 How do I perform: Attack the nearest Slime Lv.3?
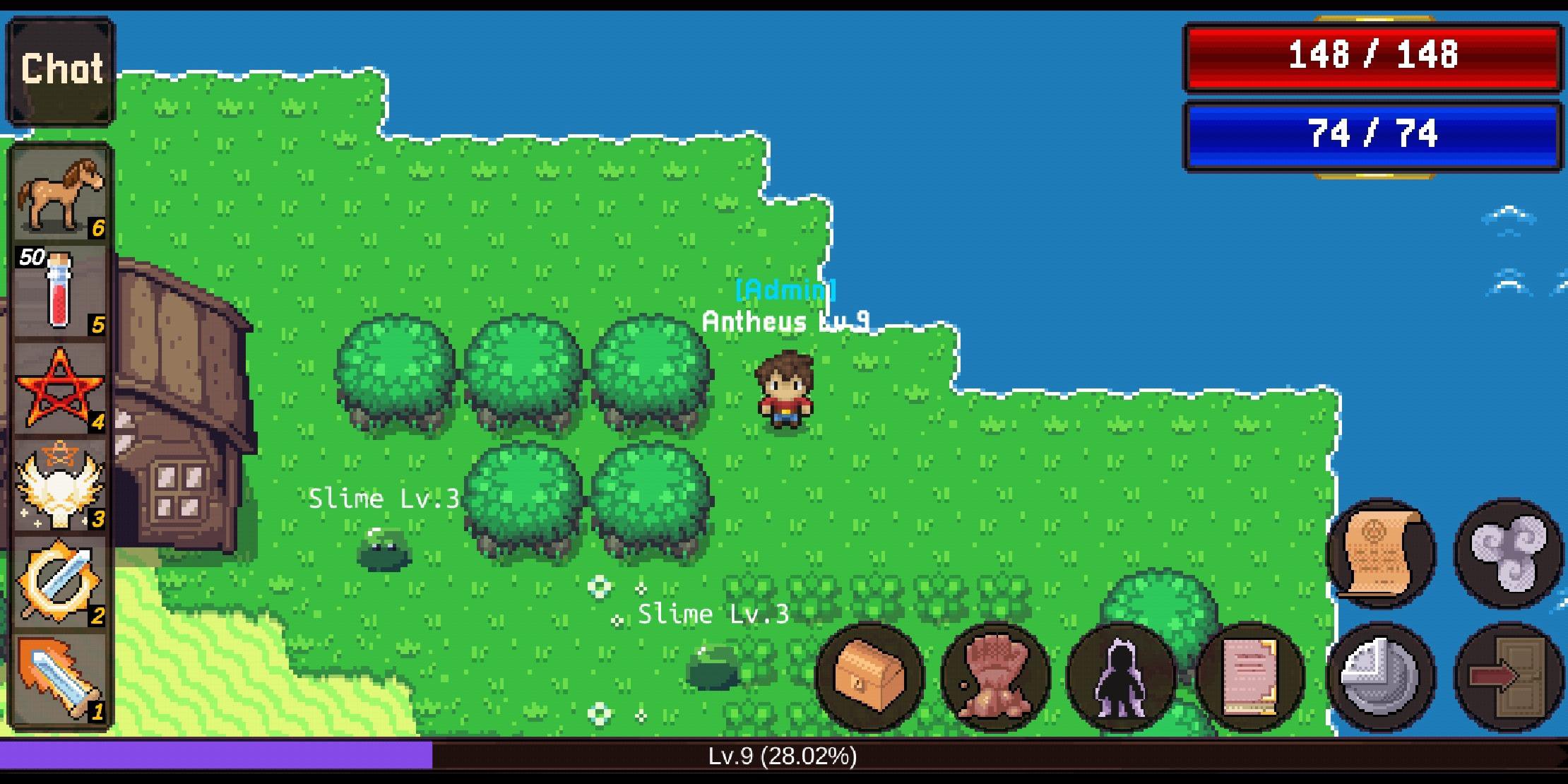717,667
